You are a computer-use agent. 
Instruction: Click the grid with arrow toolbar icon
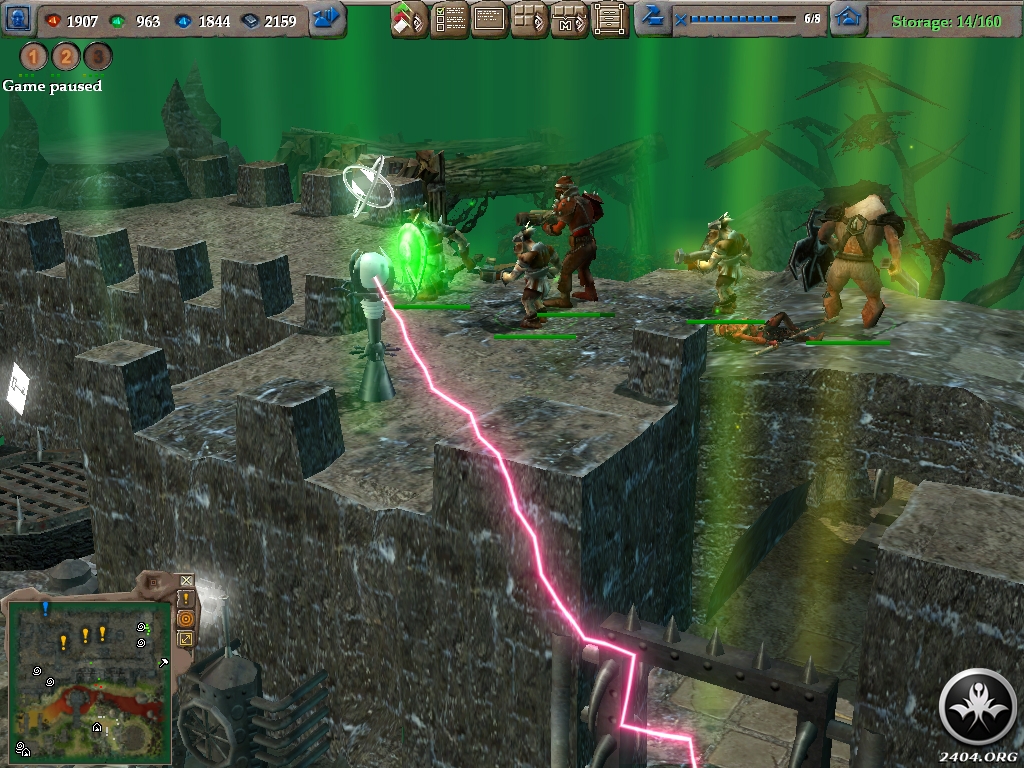click(x=529, y=19)
